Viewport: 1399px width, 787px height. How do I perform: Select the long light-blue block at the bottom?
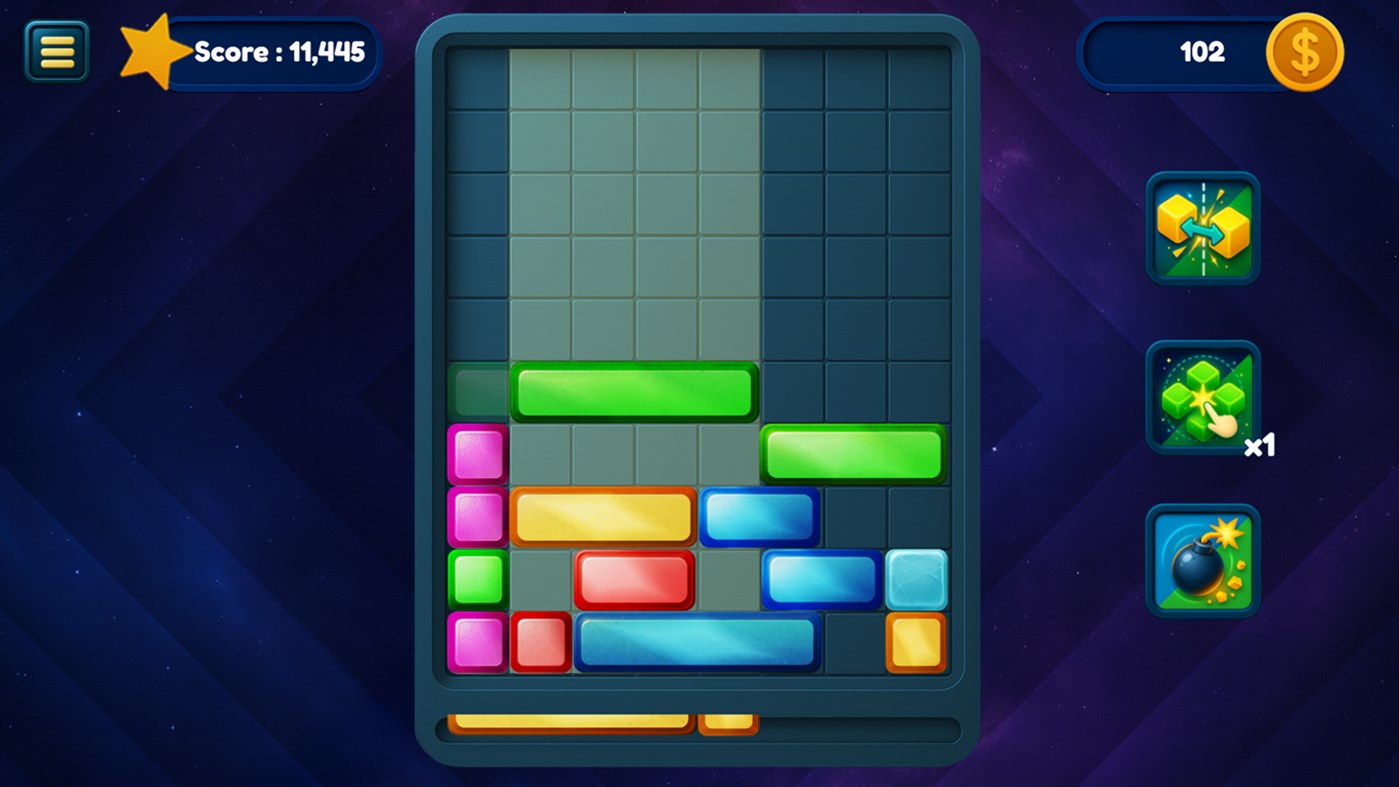click(696, 643)
